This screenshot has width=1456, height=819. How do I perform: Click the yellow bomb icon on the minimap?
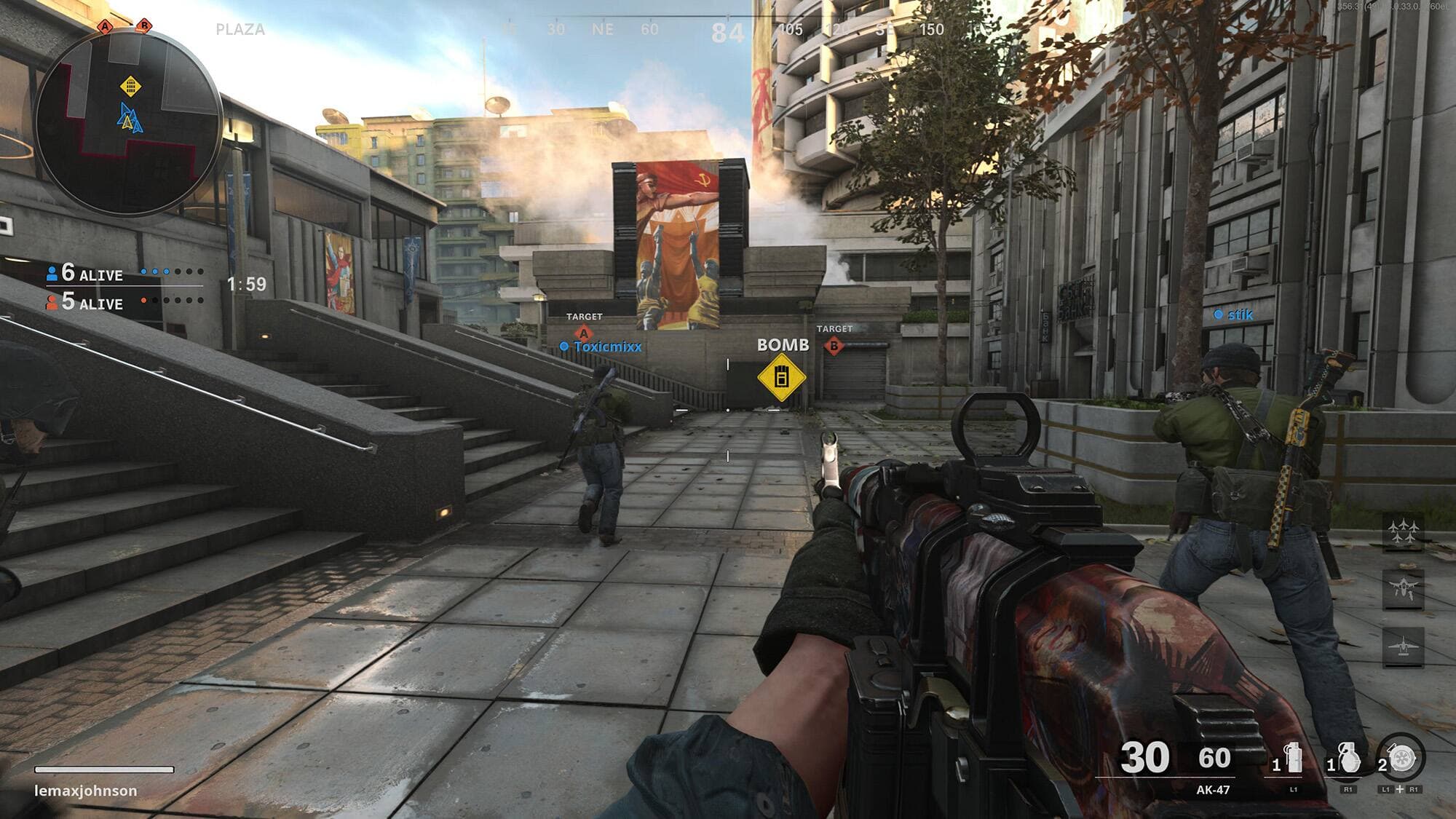point(130,87)
